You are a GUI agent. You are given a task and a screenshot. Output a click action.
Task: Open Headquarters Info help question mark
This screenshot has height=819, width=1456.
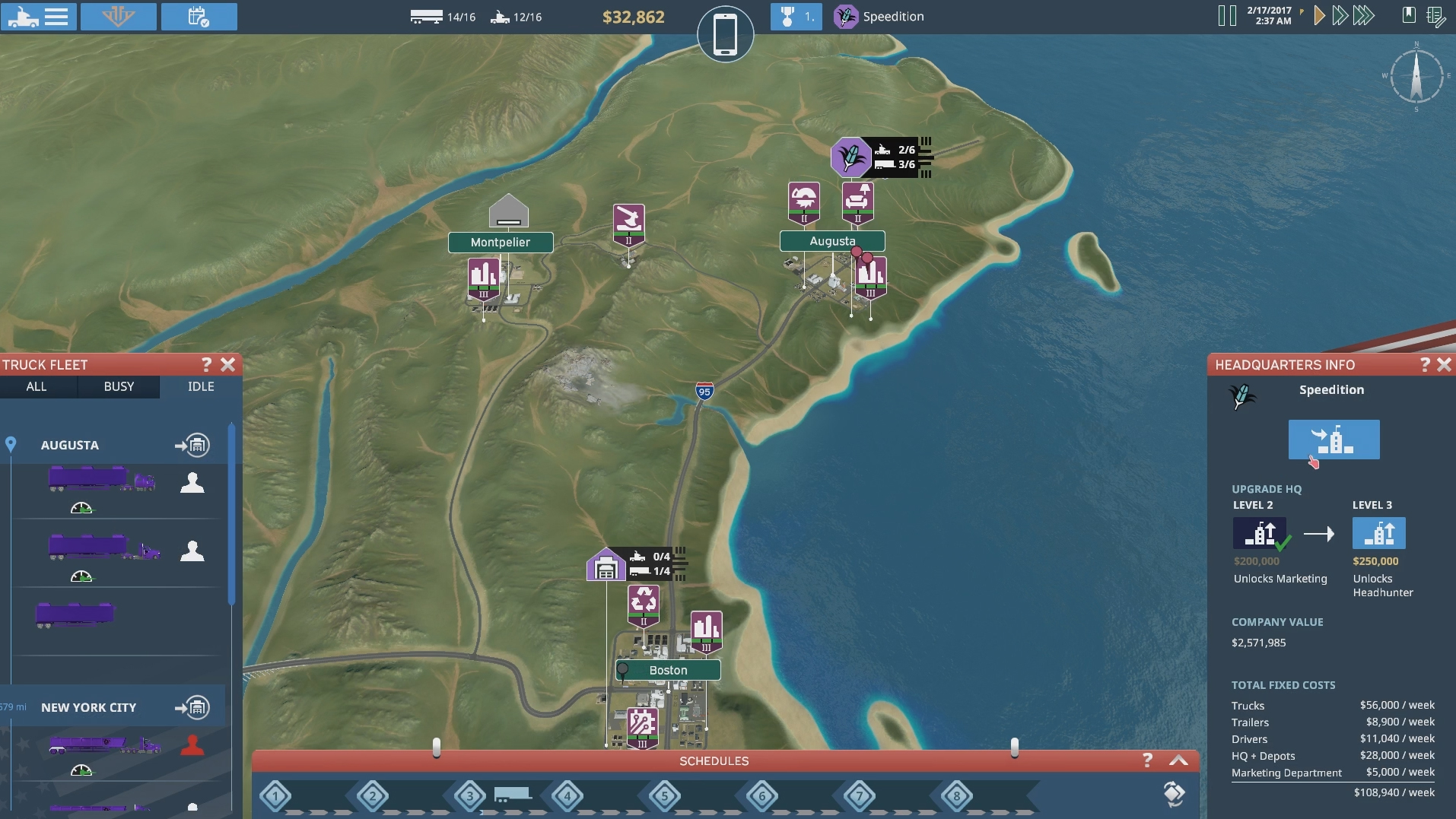[1425, 365]
